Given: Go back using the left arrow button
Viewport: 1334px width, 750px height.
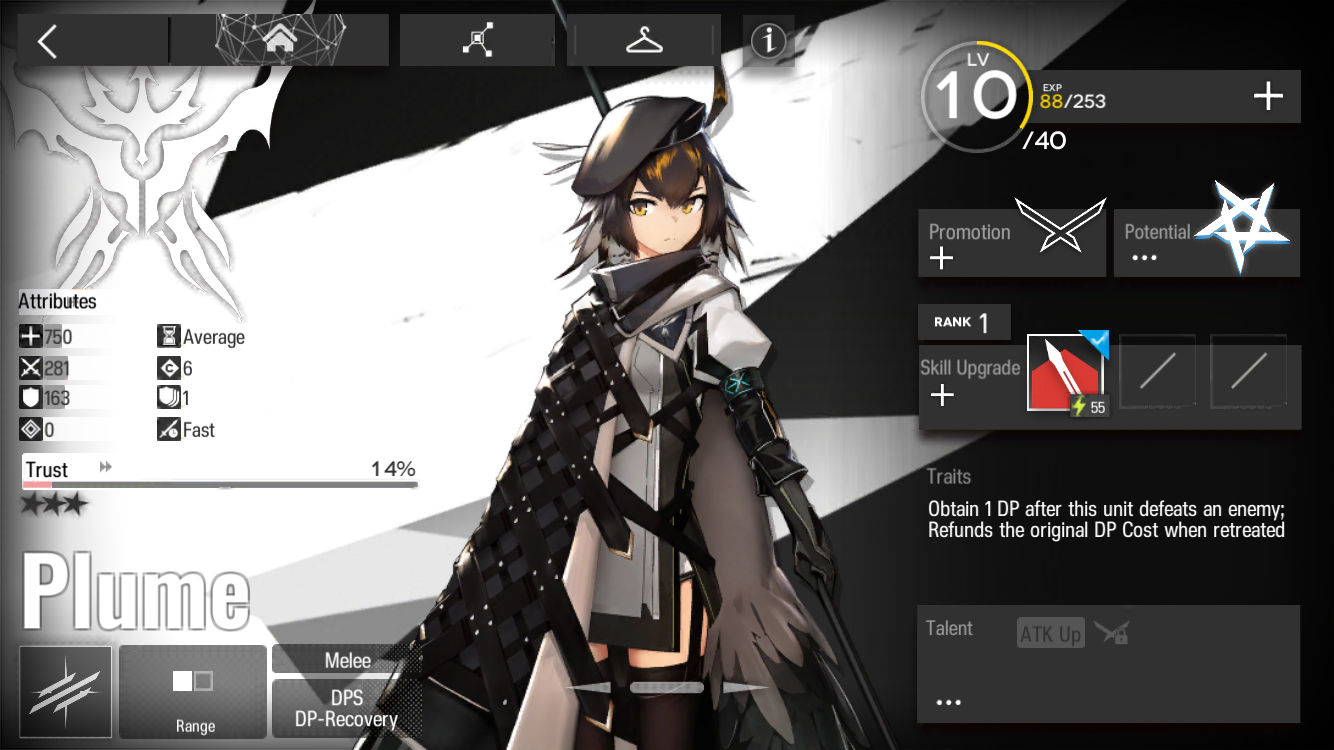Looking at the screenshot, I should (x=47, y=40).
